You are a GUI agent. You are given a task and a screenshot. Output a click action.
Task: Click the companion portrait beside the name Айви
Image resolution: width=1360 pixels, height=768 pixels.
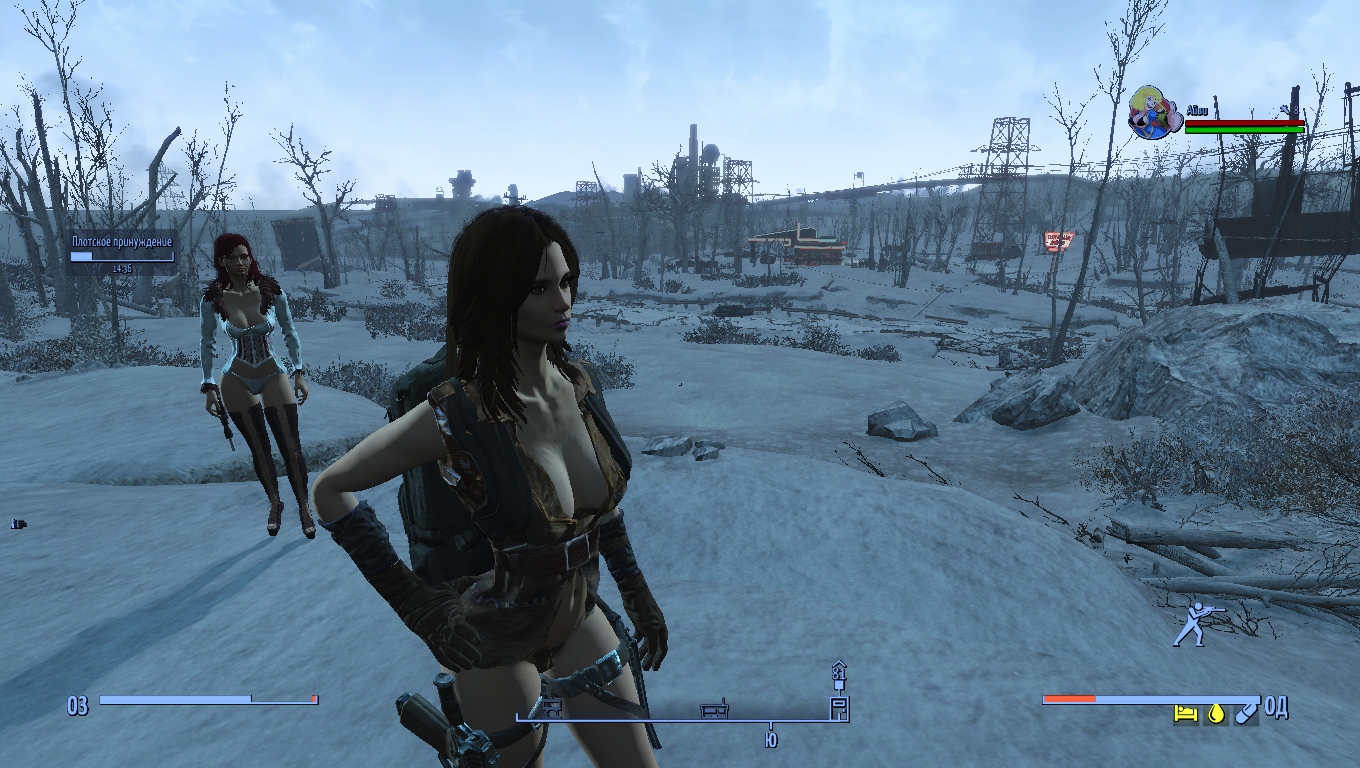1153,112
